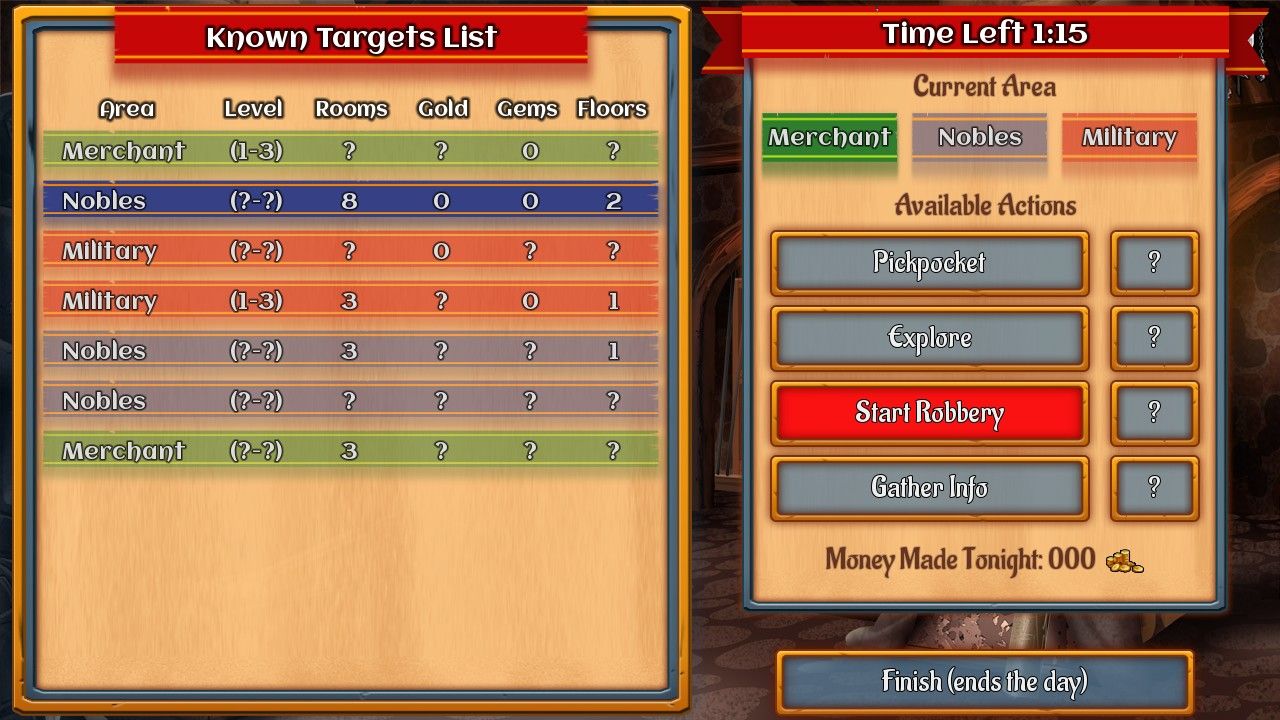Switch to the Military area

coord(1129,138)
